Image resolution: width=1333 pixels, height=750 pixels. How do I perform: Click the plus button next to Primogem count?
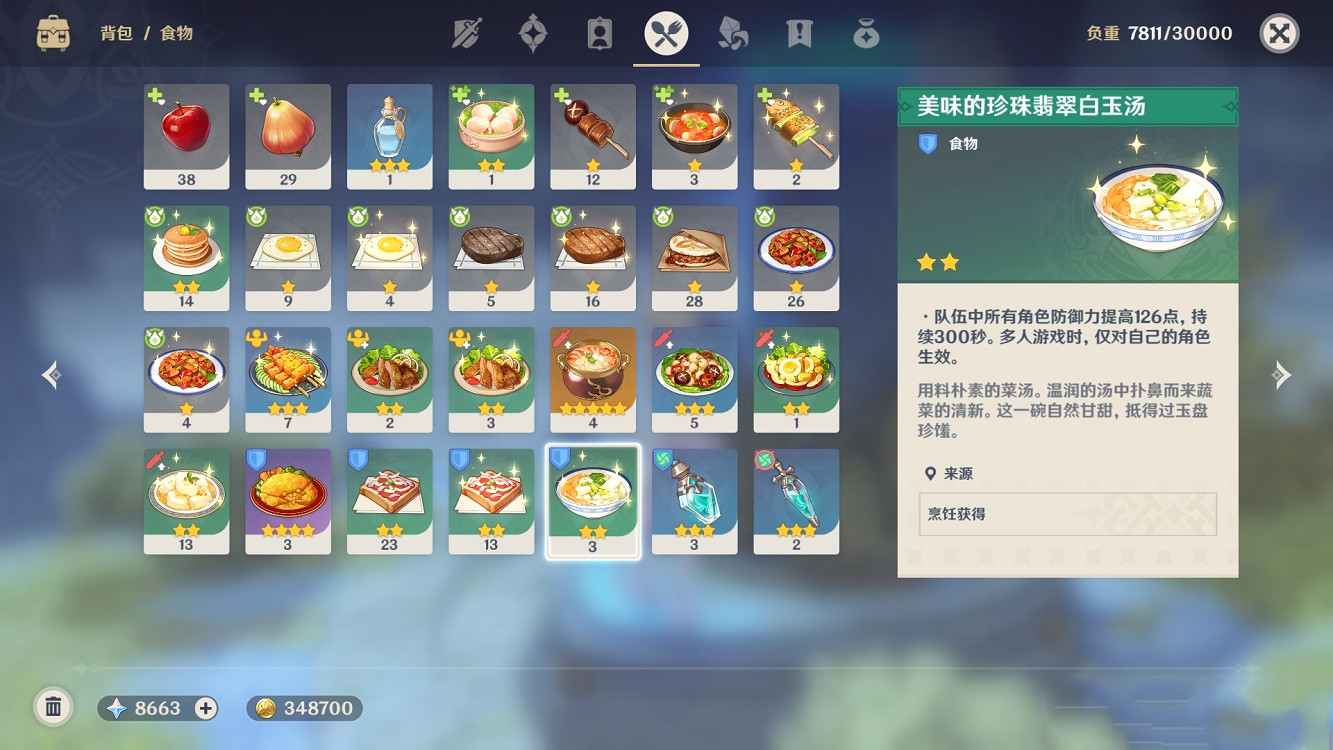pyautogui.click(x=204, y=709)
